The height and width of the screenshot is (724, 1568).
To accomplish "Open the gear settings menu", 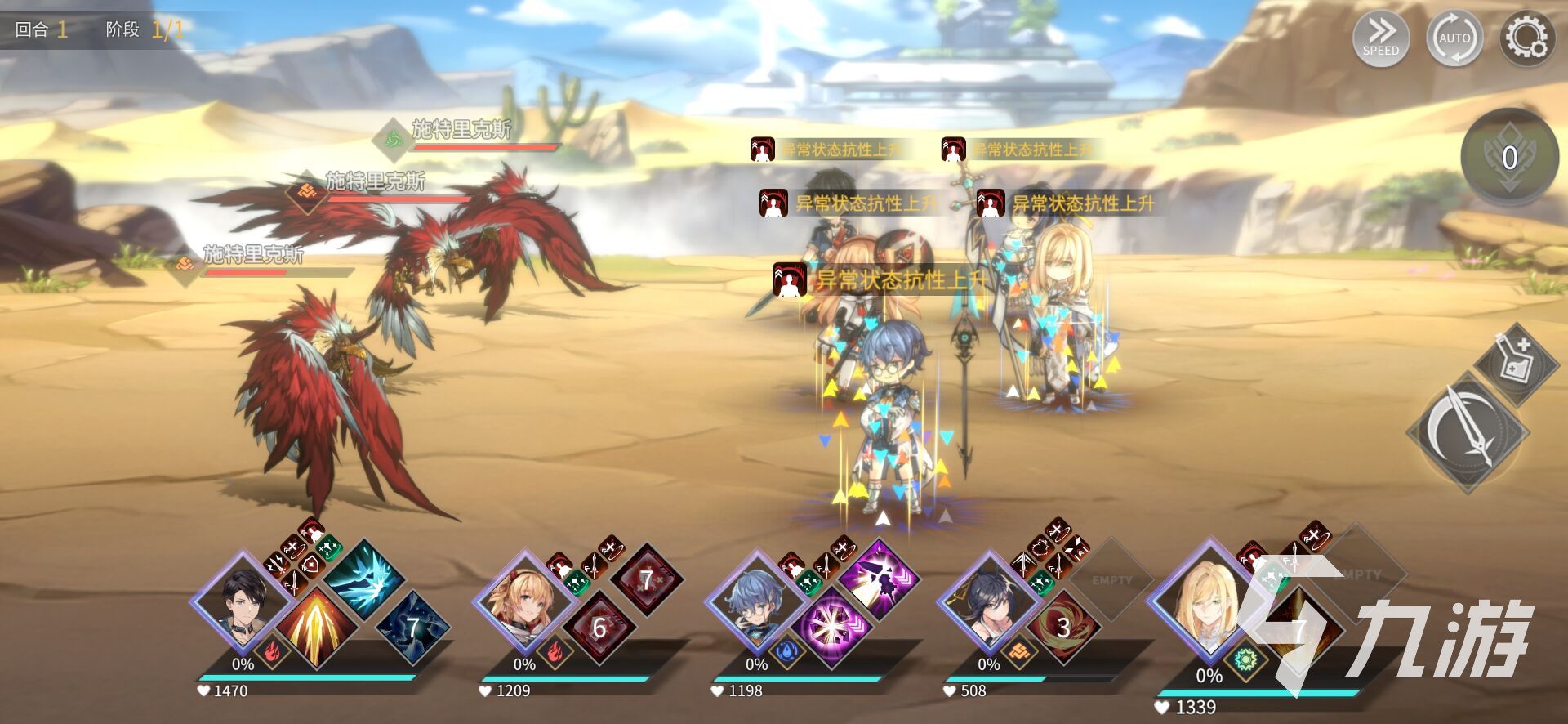I will (1526, 38).
